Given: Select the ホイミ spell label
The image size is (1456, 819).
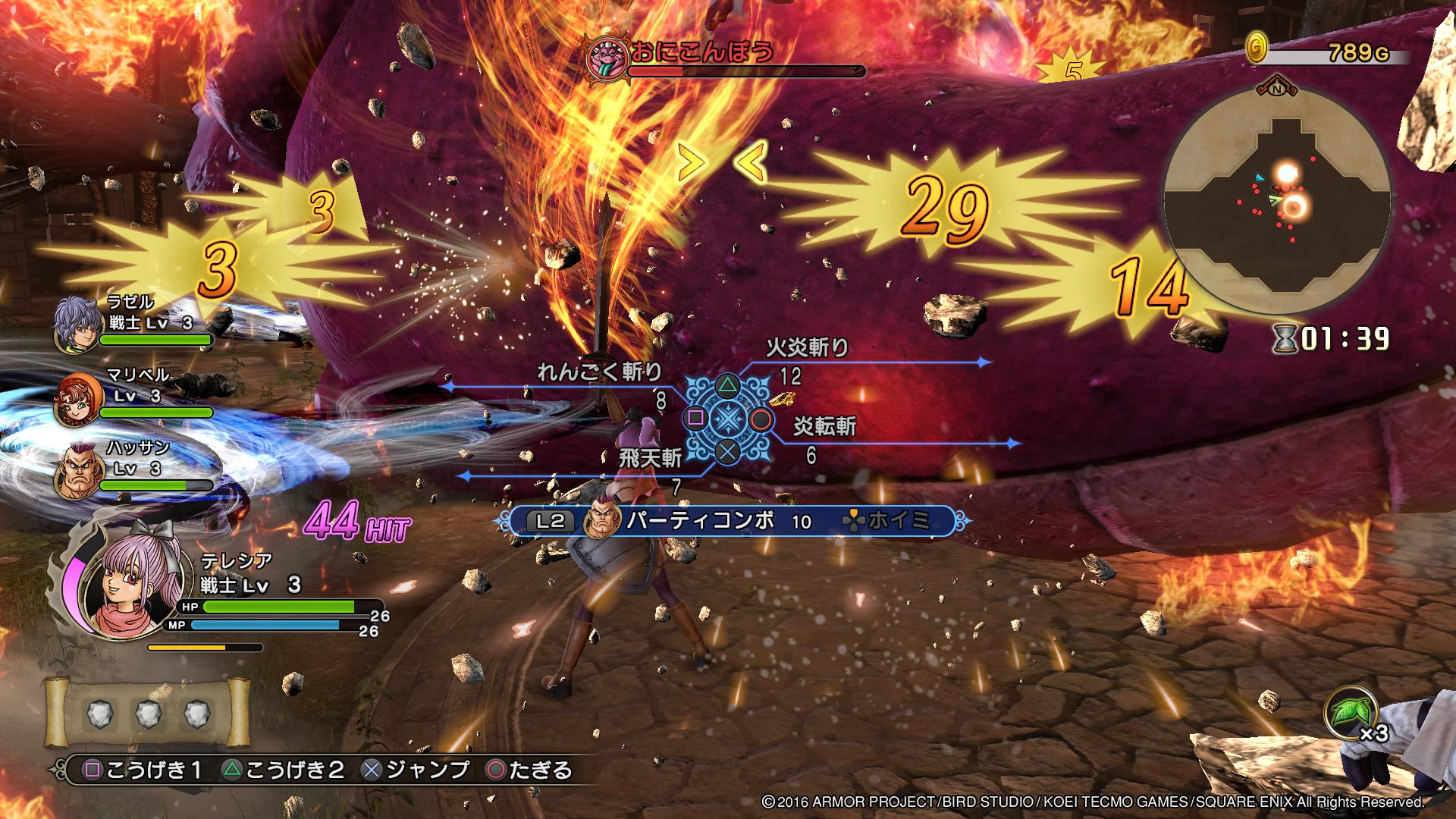Looking at the screenshot, I should point(898,521).
